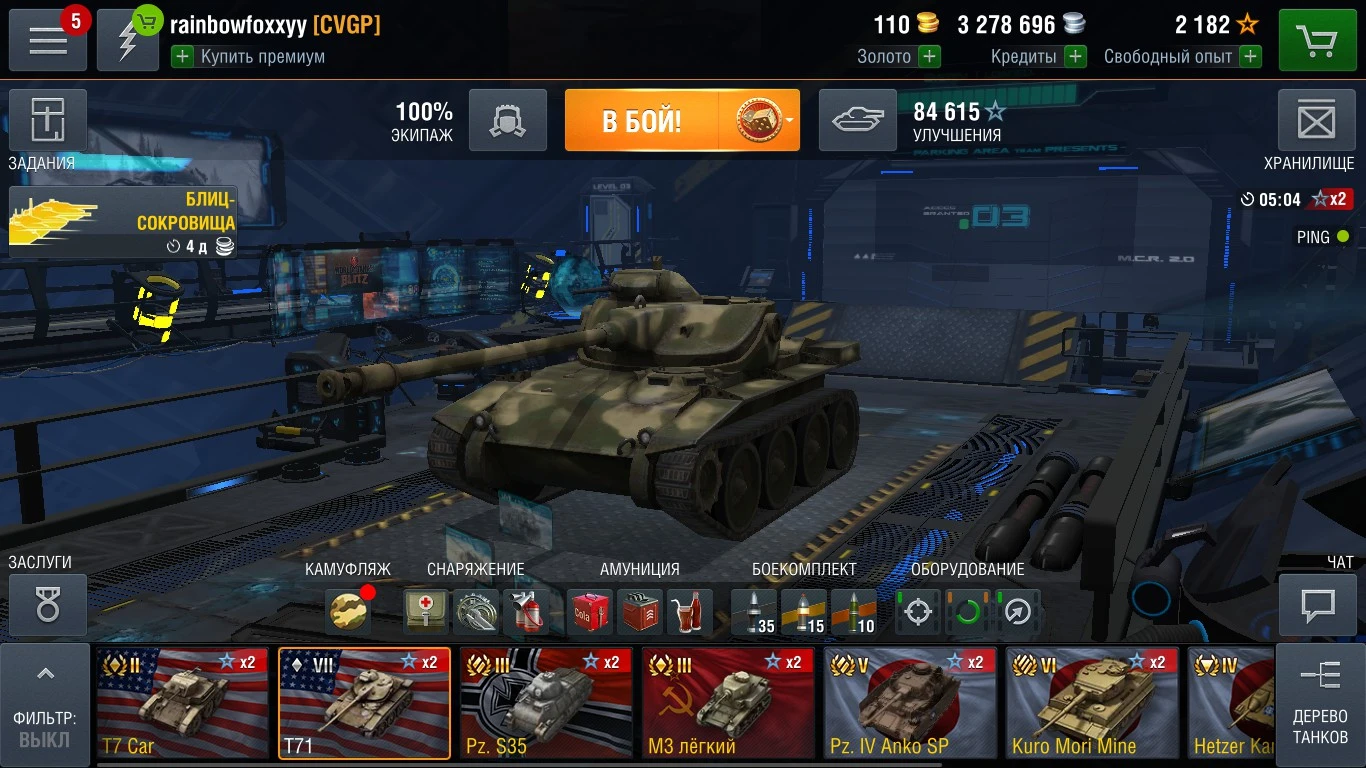Image resolution: width=1366 pixels, height=768 pixels.
Task: Open the Дерево танков tech tree
Action: click(x=1322, y=704)
